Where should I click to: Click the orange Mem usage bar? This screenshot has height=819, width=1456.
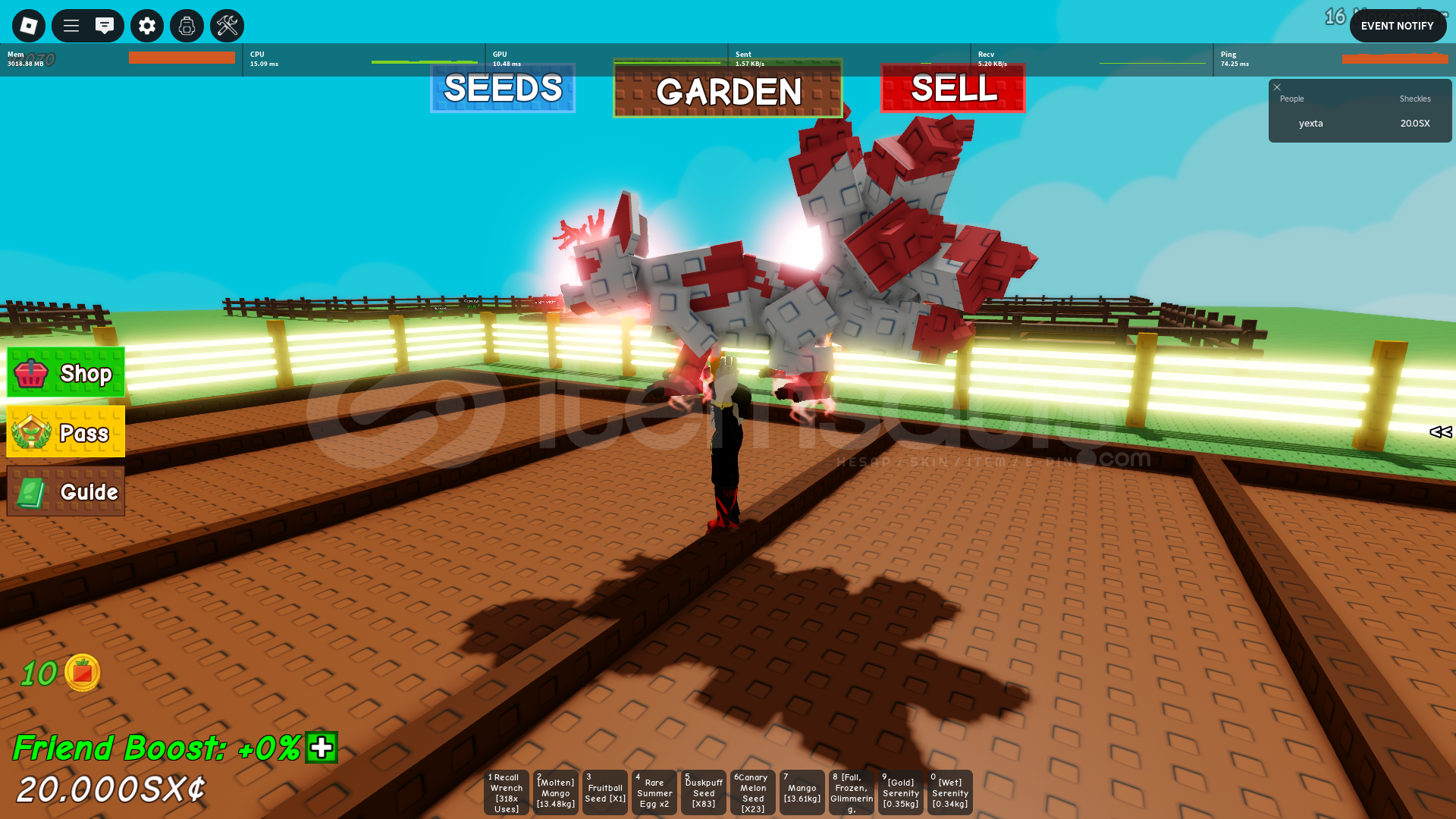181,56
